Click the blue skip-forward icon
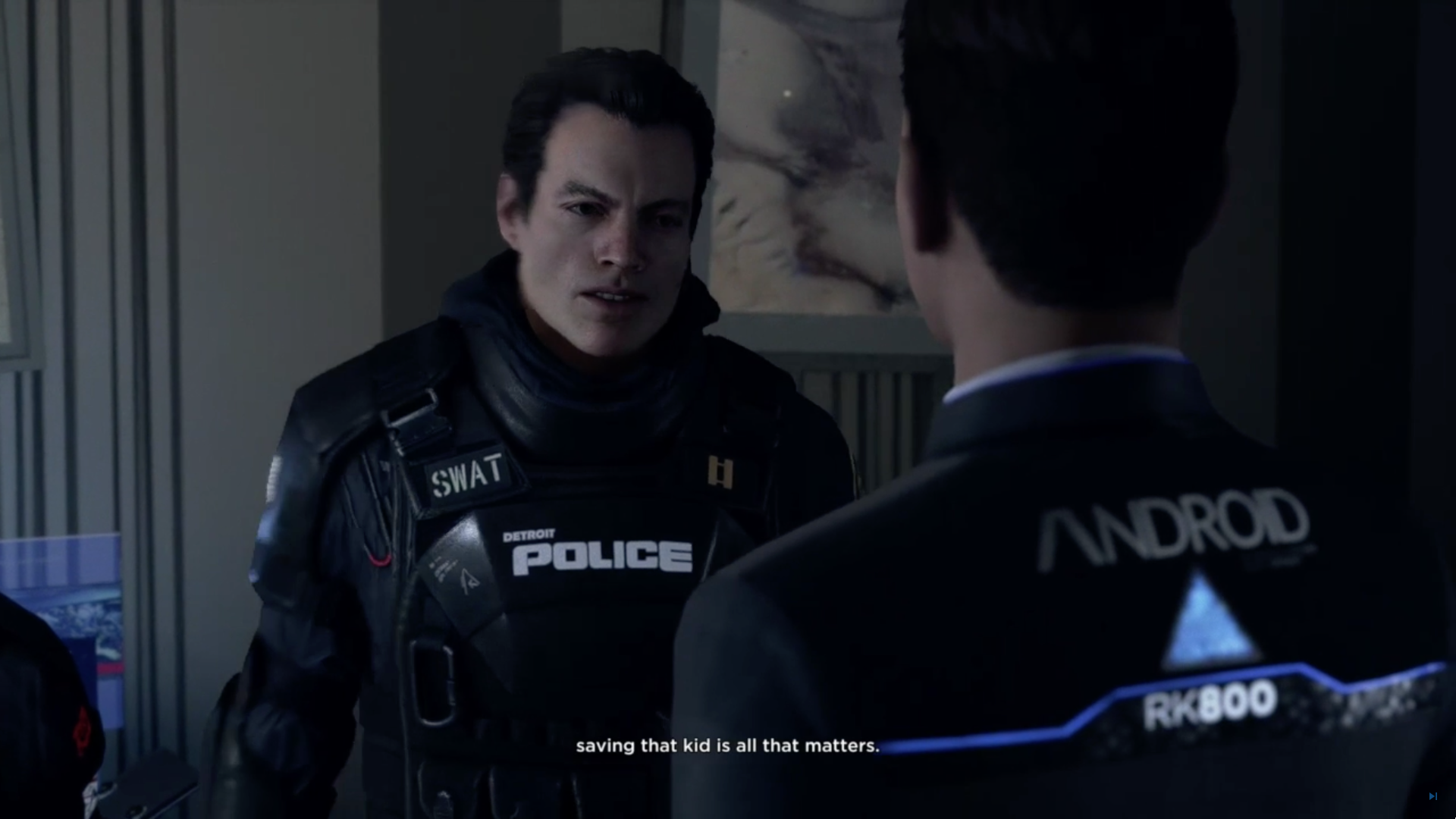This screenshot has width=1456, height=819. click(1432, 796)
